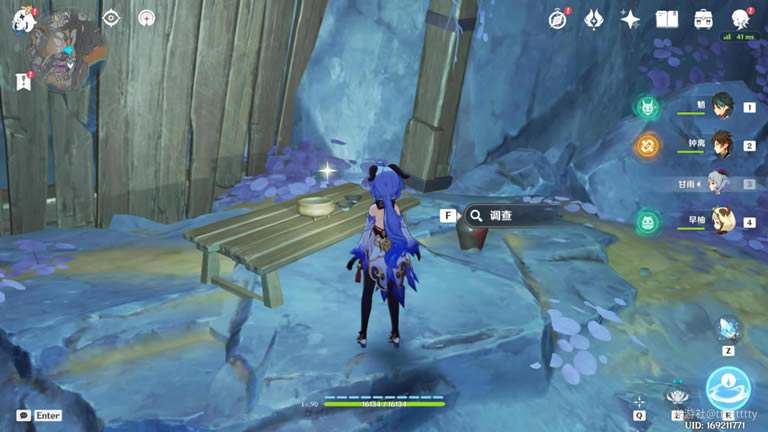Choose the 调查 investigate prompt

[x=512, y=215]
